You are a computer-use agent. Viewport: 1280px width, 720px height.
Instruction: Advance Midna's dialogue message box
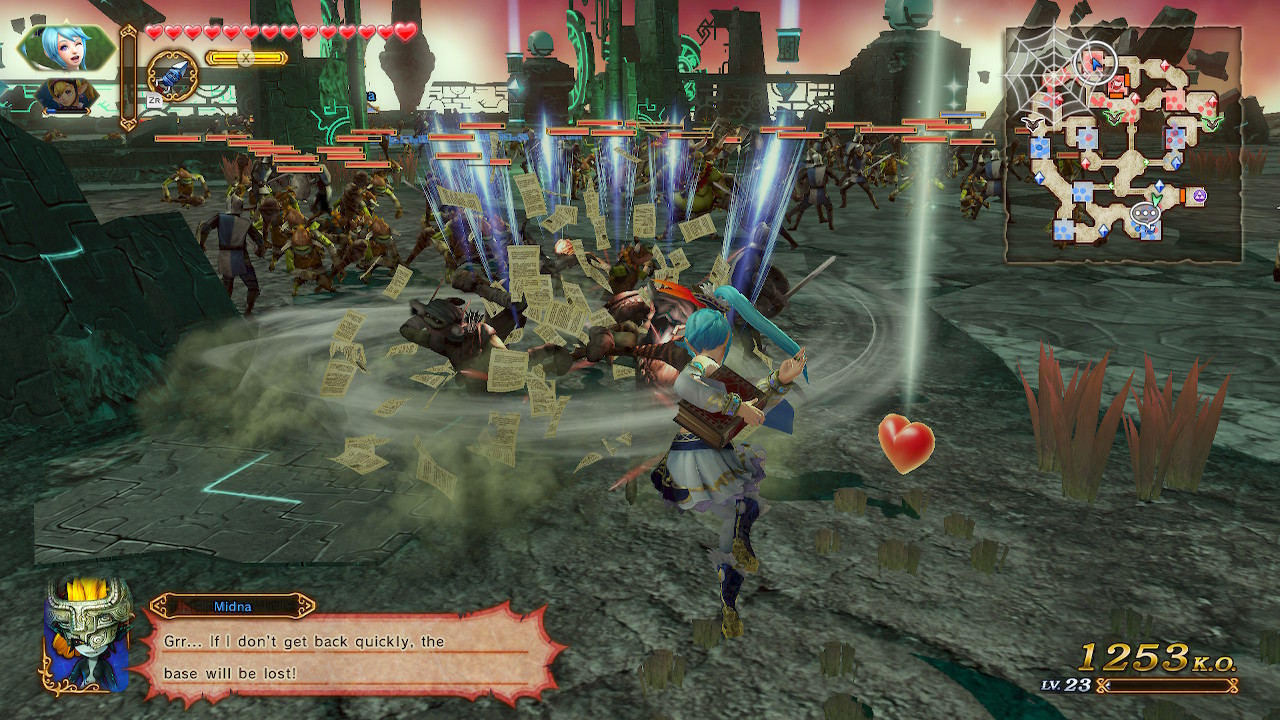(x=348, y=655)
